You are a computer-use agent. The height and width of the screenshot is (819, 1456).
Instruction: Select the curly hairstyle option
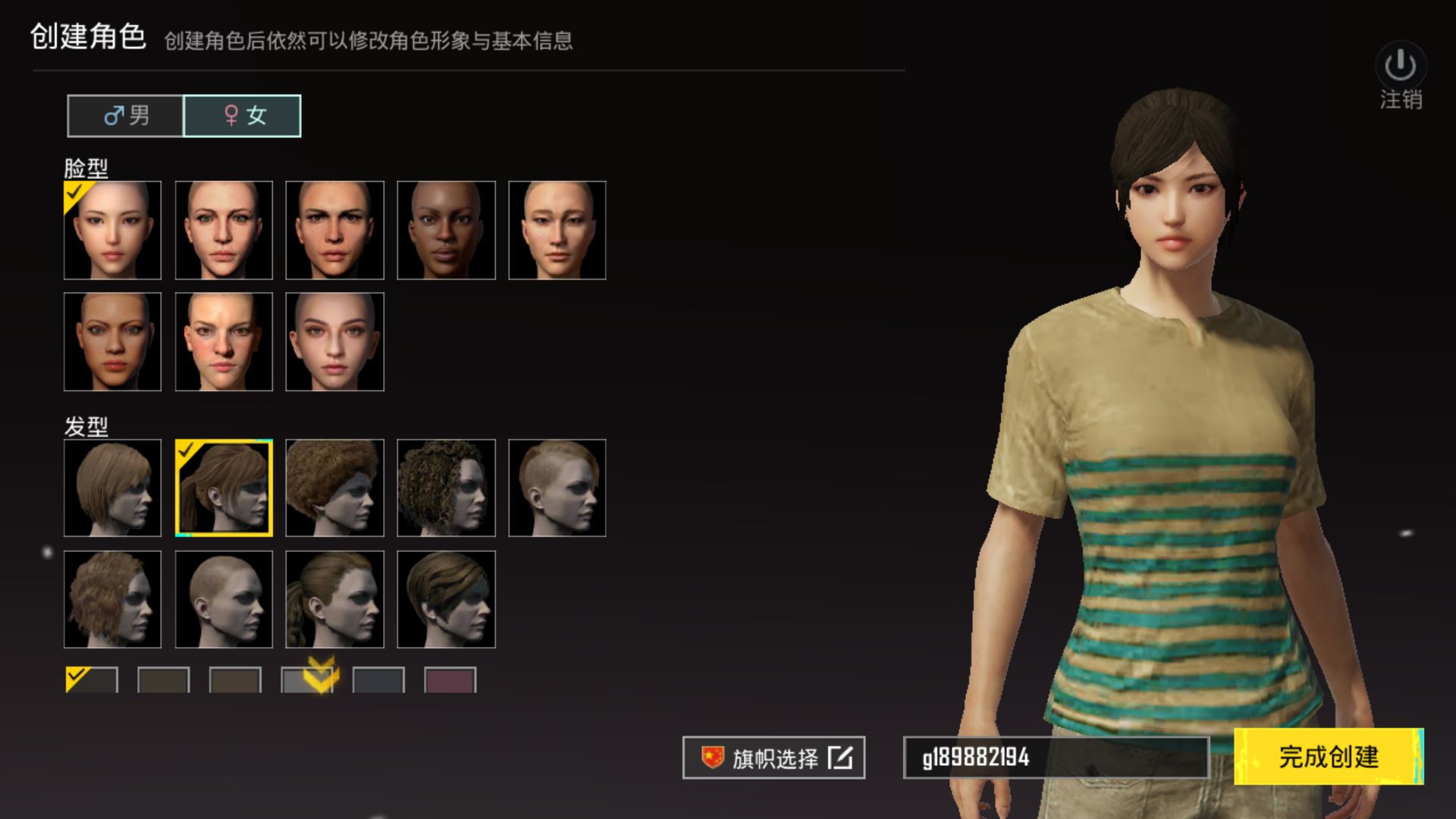pyautogui.click(x=446, y=488)
